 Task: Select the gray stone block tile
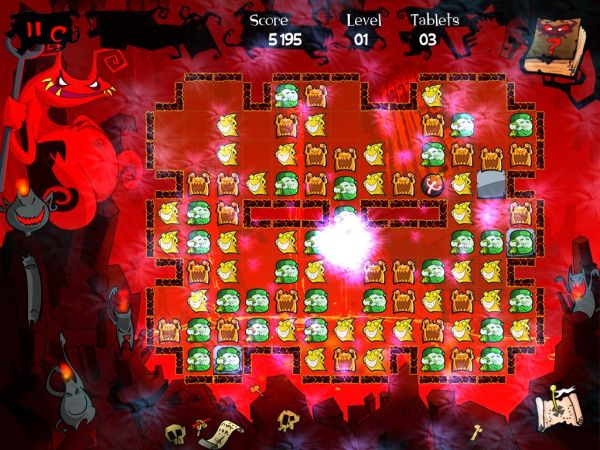point(490,183)
